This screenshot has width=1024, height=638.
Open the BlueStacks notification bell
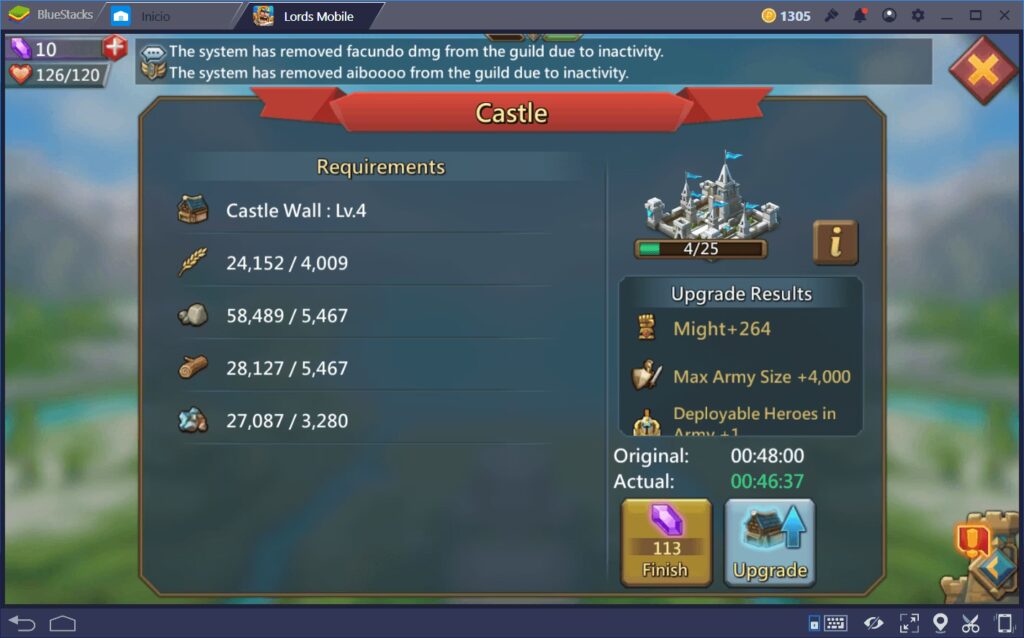click(860, 16)
